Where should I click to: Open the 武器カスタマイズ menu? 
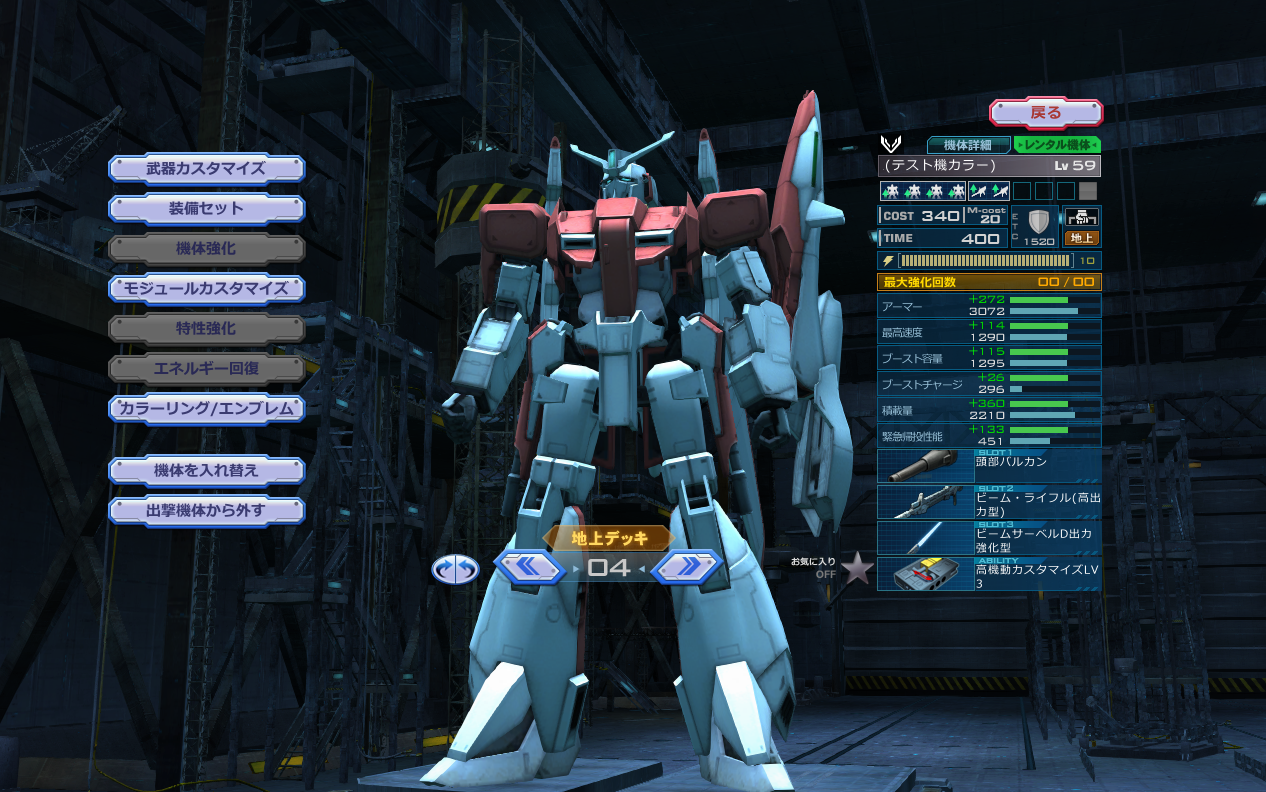[206, 168]
